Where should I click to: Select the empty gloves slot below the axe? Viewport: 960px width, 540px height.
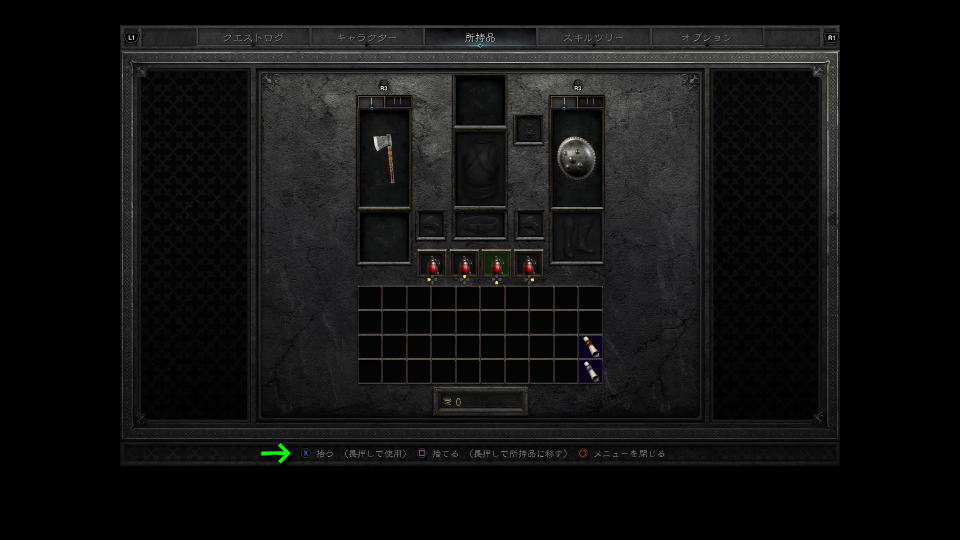384,237
